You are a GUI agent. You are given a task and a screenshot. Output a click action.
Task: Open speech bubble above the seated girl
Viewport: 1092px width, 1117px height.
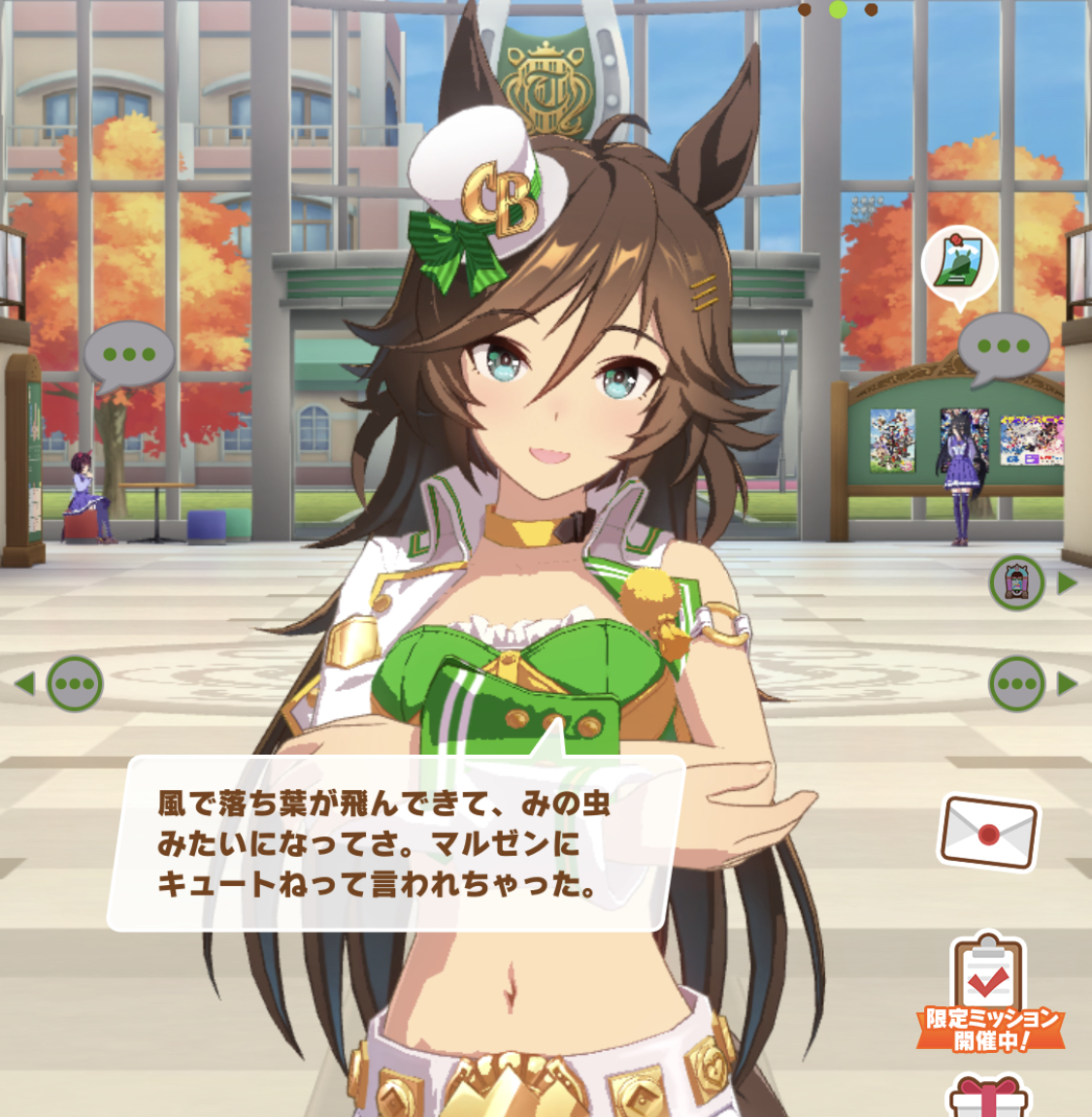pos(129,355)
